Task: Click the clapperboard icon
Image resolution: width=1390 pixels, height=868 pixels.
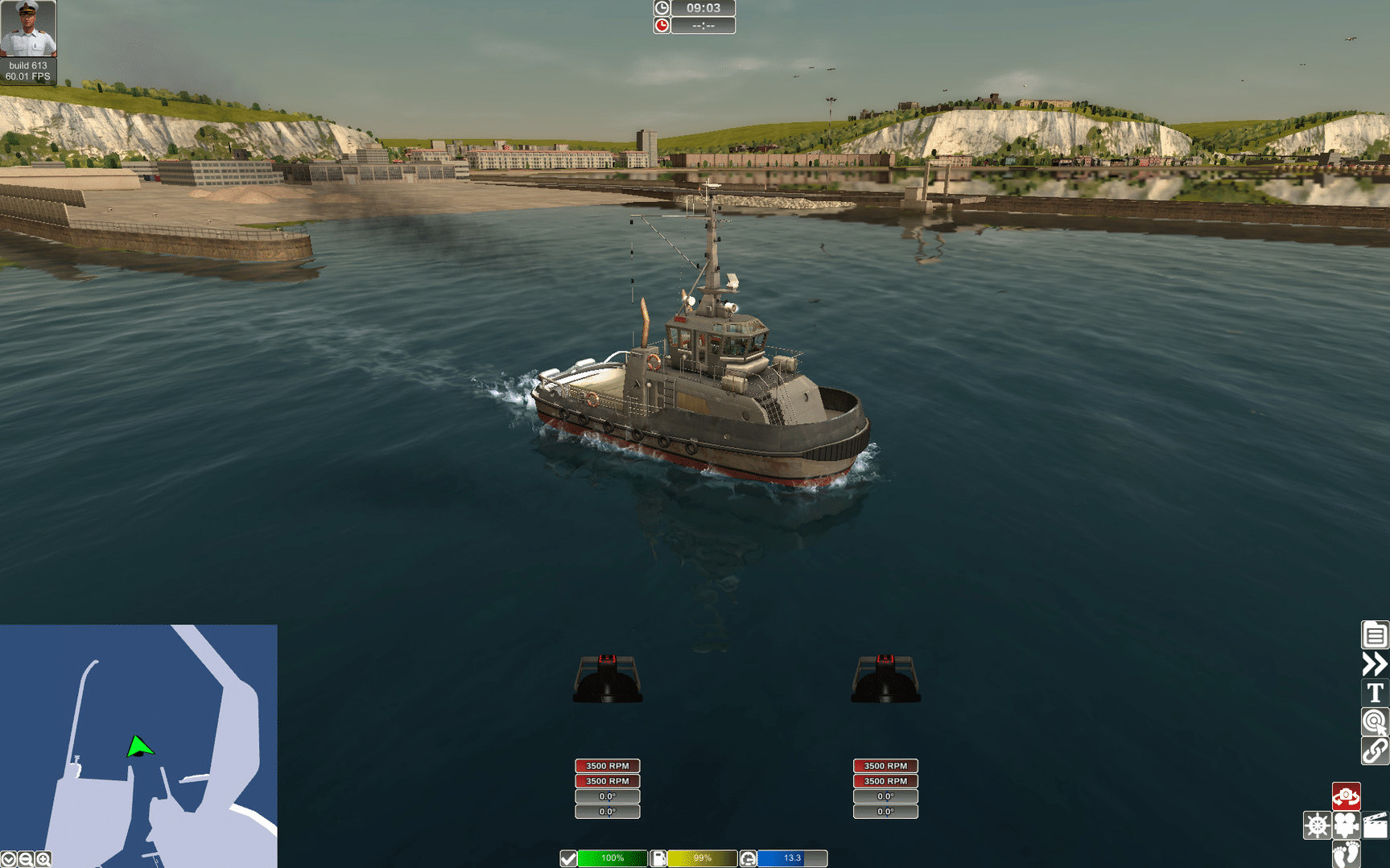Action: tap(1376, 825)
